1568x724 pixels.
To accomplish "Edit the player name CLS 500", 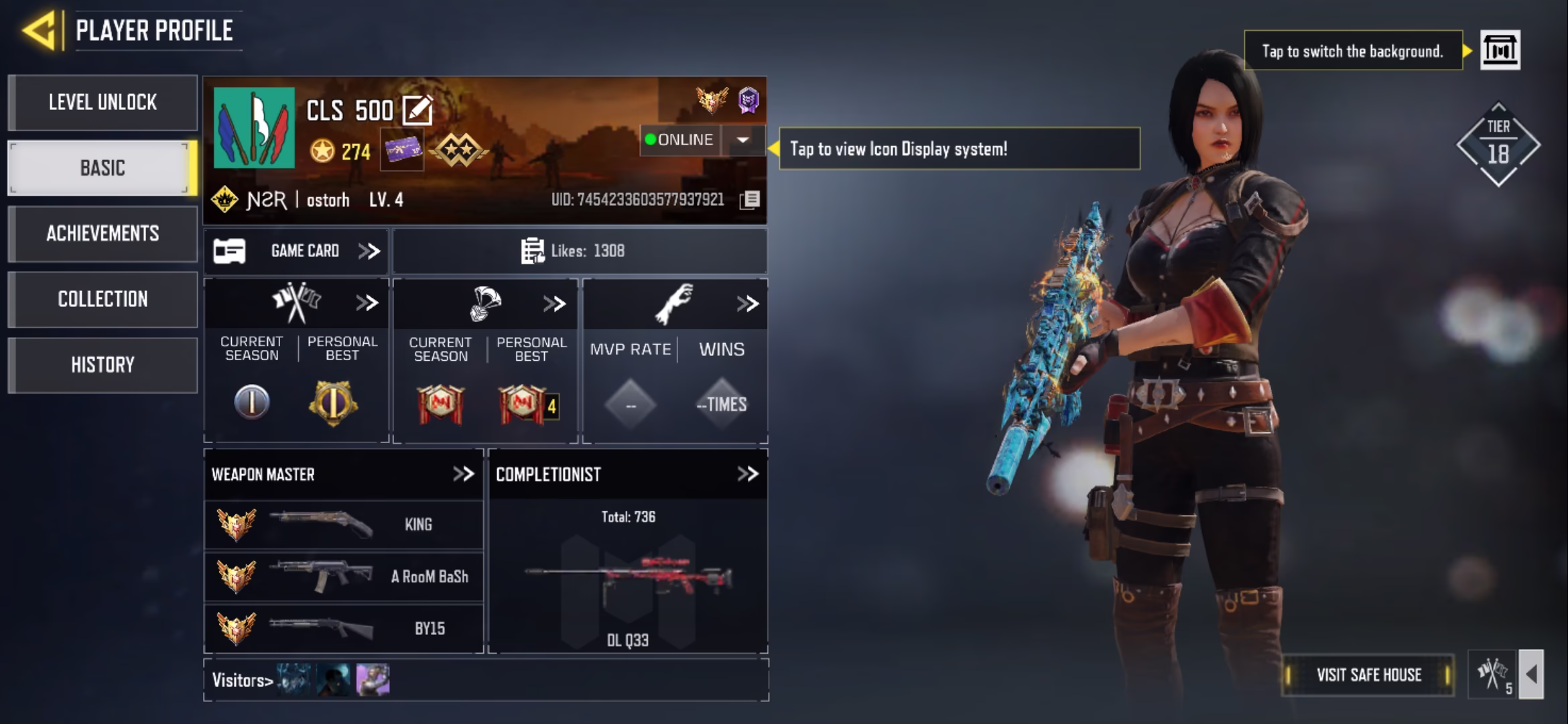I will point(417,111).
